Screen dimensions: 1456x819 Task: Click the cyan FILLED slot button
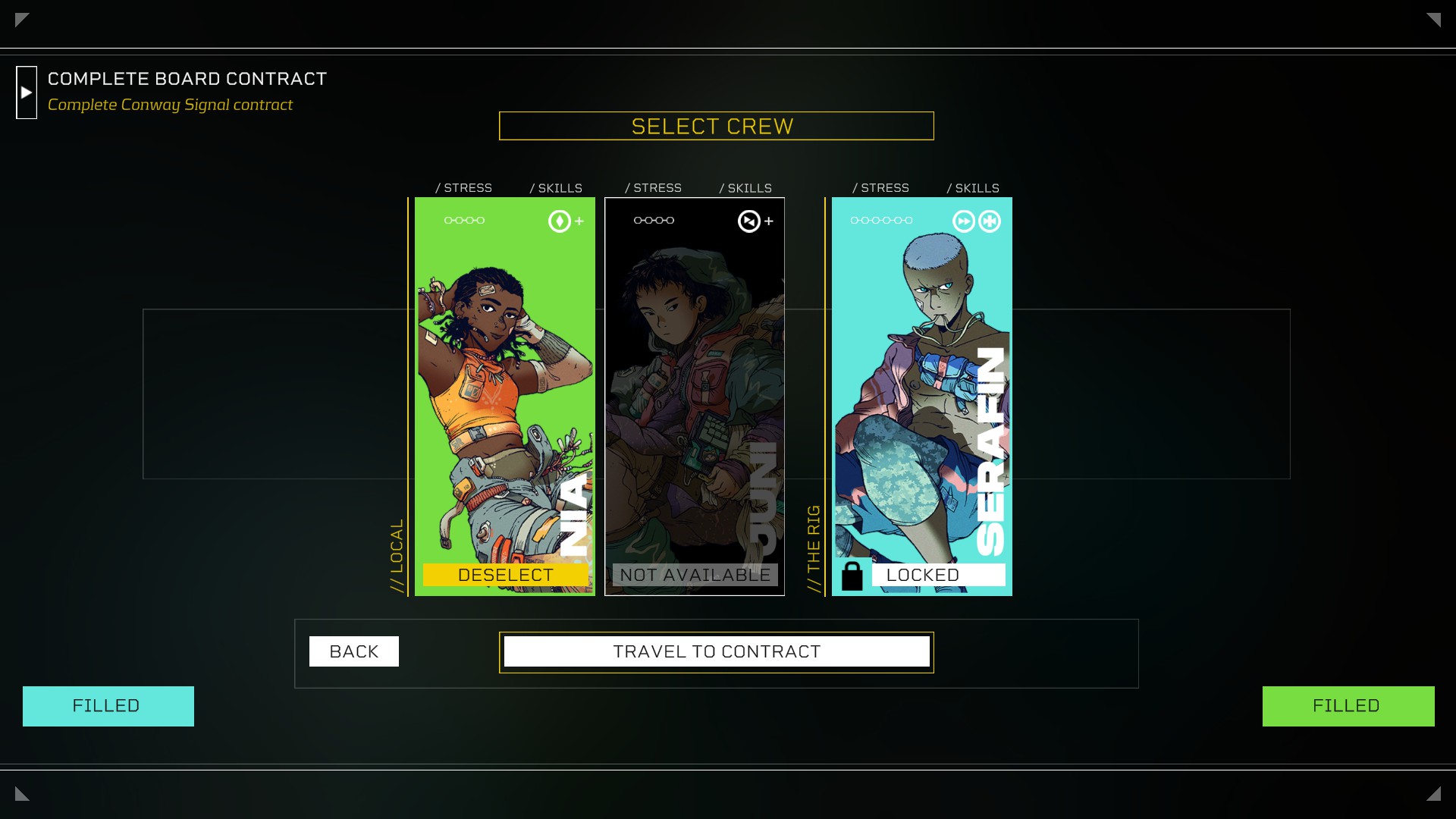click(x=108, y=706)
